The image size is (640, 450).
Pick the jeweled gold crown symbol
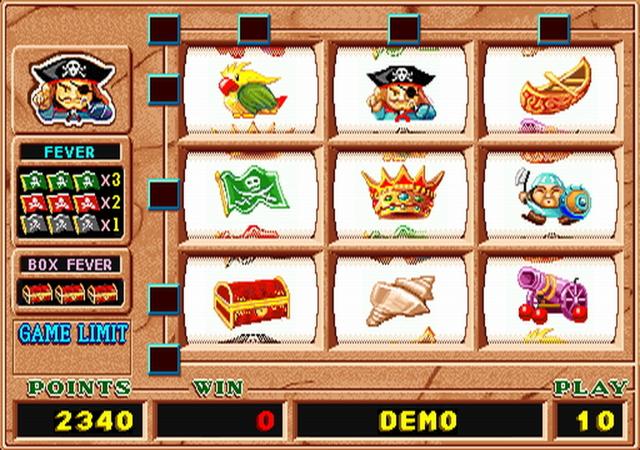tap(401, 193)
